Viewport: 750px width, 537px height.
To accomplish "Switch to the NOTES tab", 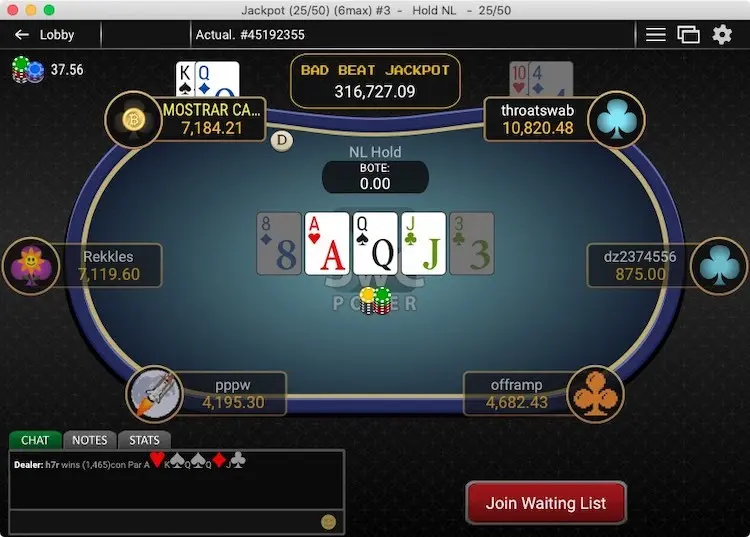I will [90, 440].
